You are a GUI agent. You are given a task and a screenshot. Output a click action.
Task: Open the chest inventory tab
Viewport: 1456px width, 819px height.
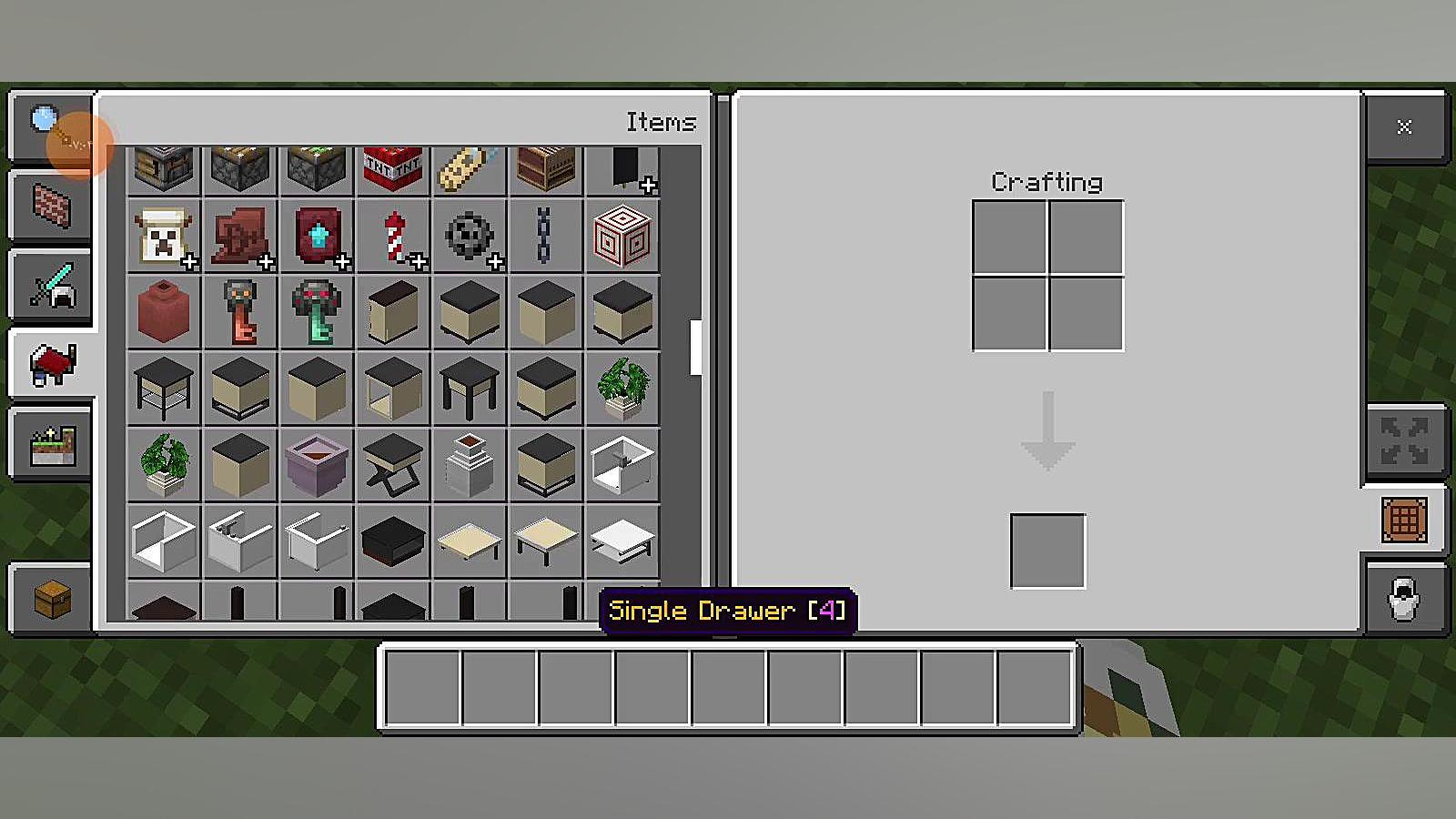52,600
